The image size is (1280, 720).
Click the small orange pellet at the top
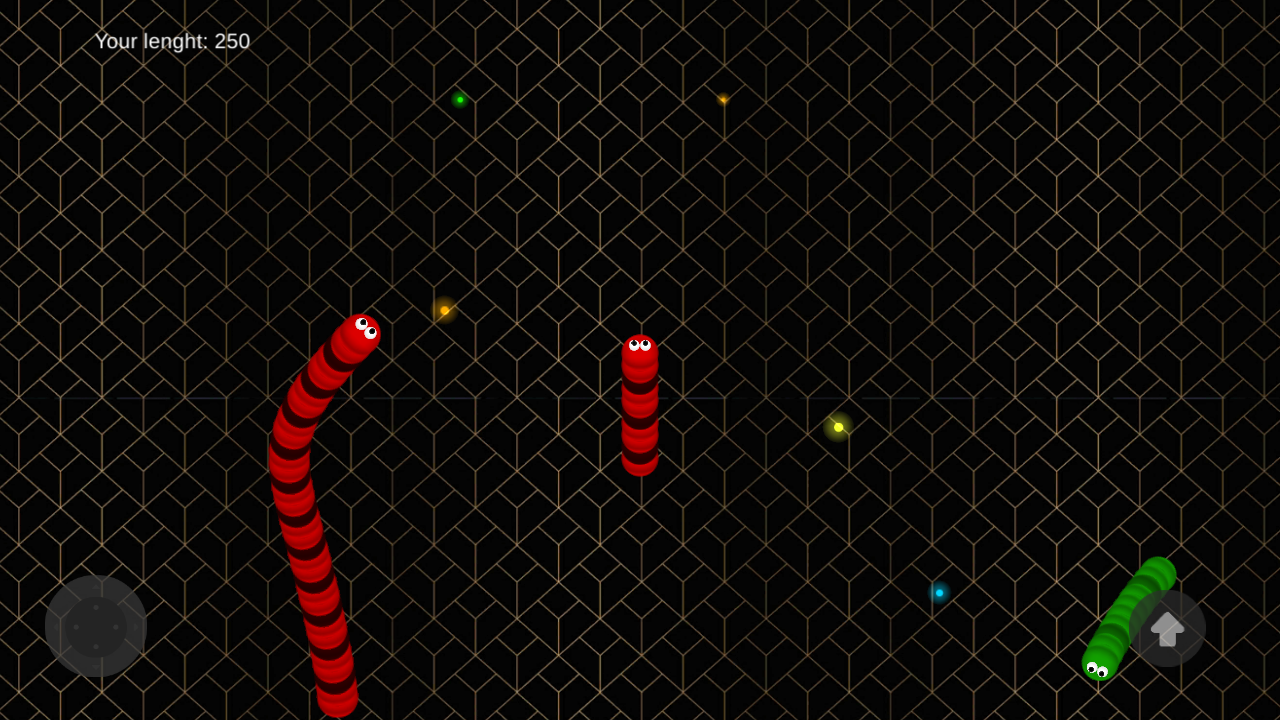click(723, 100)
